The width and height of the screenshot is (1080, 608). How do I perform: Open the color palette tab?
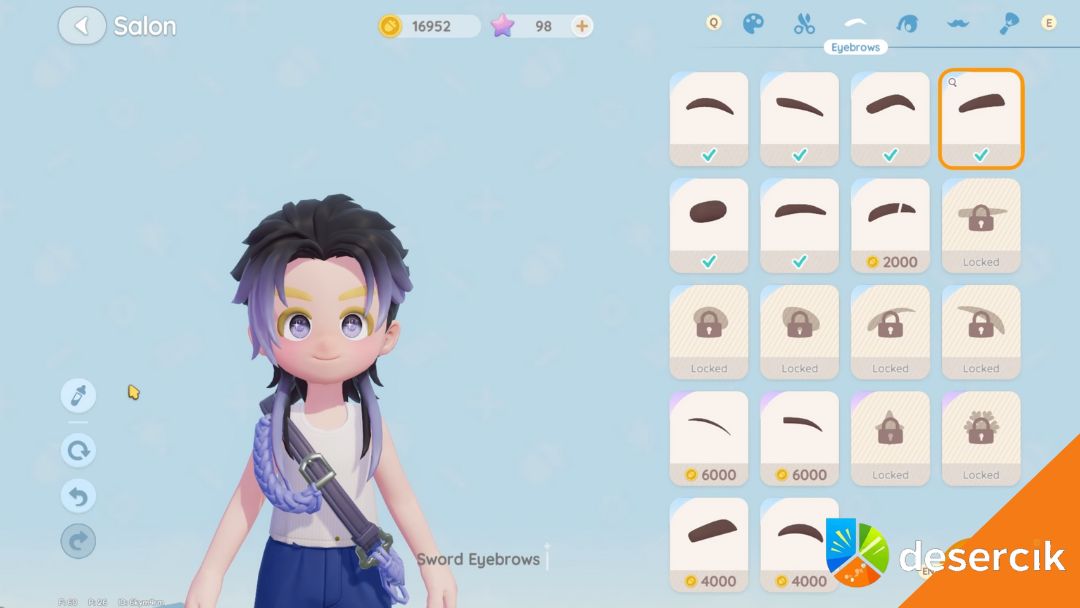(754, 23)
